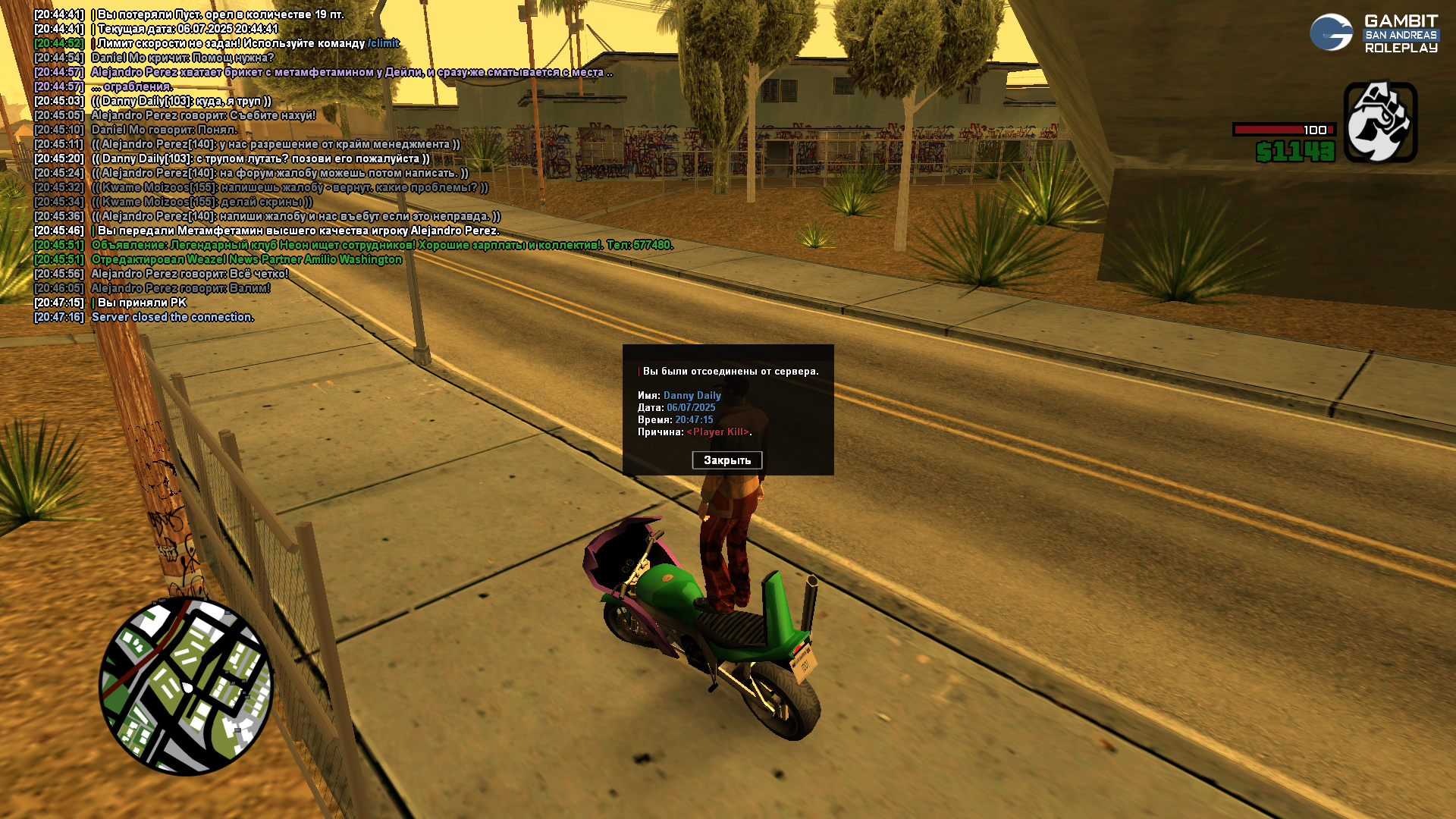Select the fist weapon icon

pos(1380,122)
